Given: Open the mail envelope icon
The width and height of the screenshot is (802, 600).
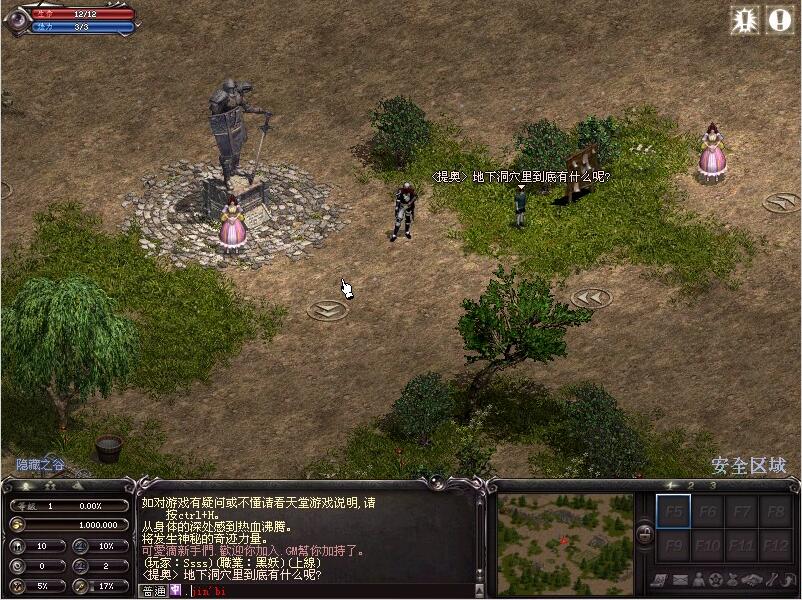Looking at the screenshot, I should coord(680,580).
